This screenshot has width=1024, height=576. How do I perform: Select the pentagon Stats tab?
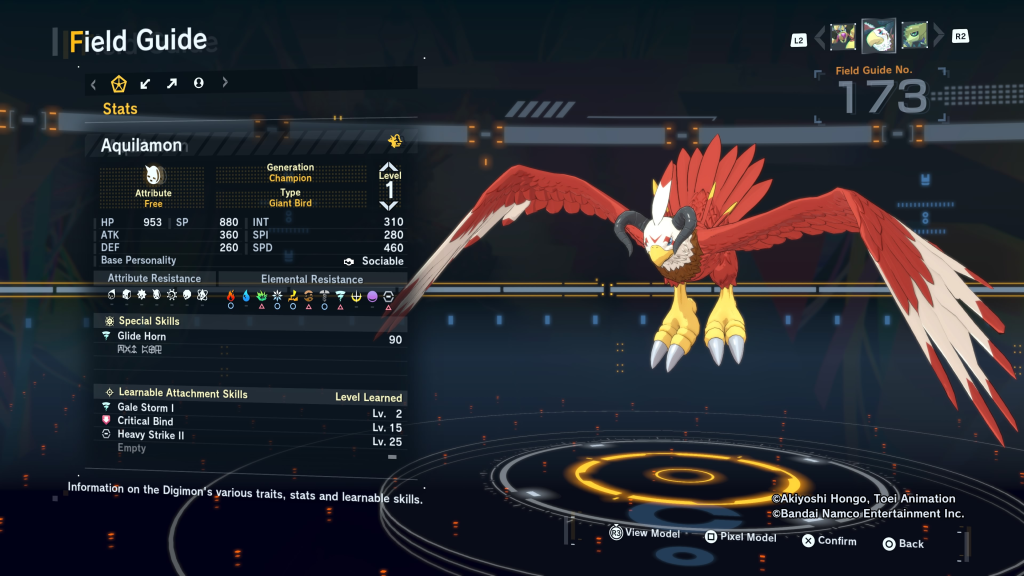[x=118, y=83]
